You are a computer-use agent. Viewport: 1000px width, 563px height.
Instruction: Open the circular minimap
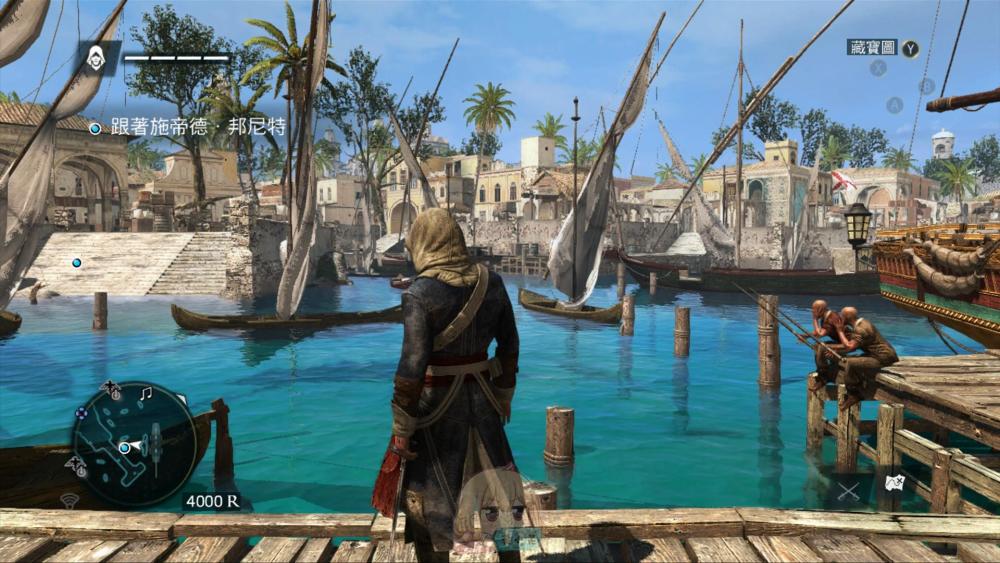click(134, 444)
